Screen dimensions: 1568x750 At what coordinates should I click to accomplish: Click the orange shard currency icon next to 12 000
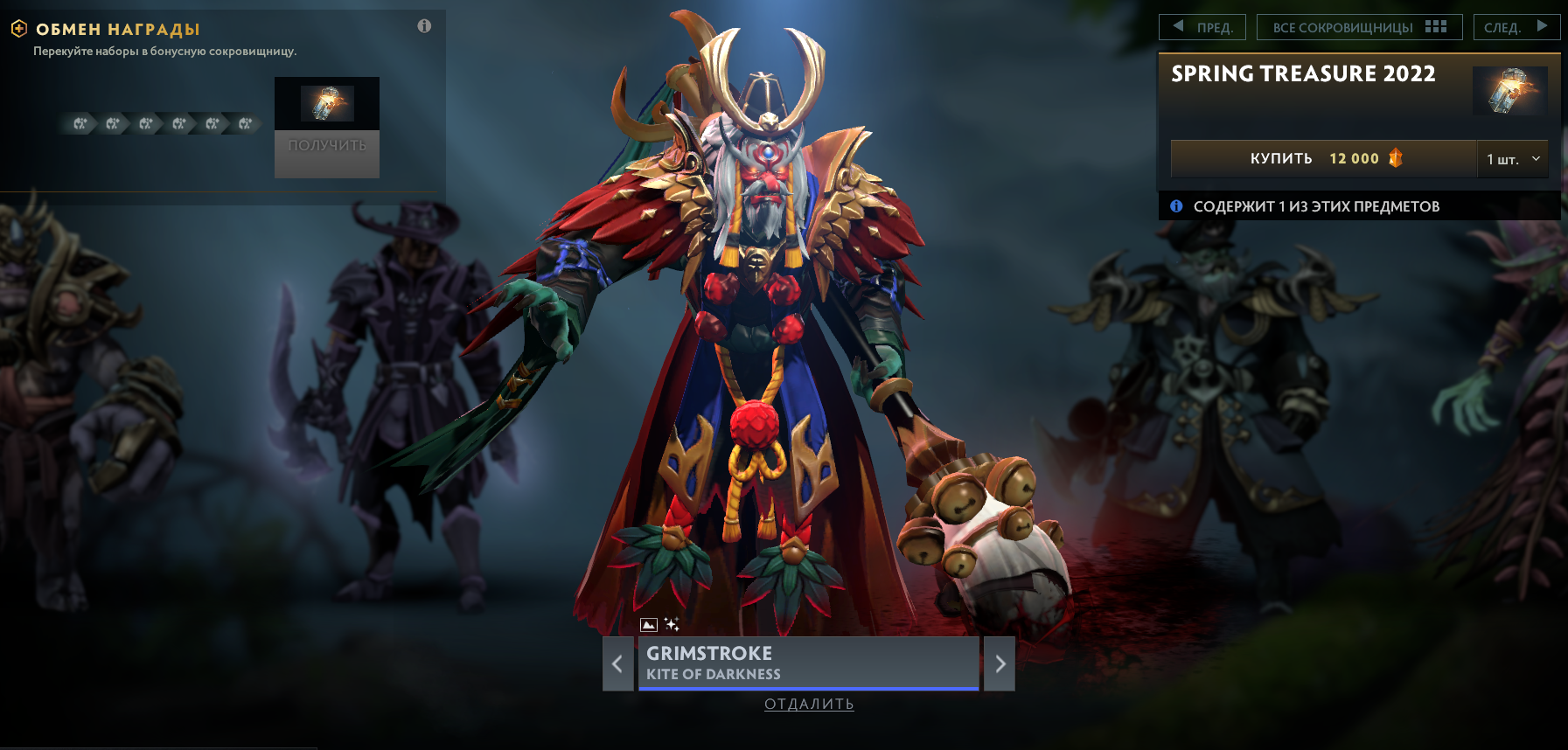(1396, 158)
